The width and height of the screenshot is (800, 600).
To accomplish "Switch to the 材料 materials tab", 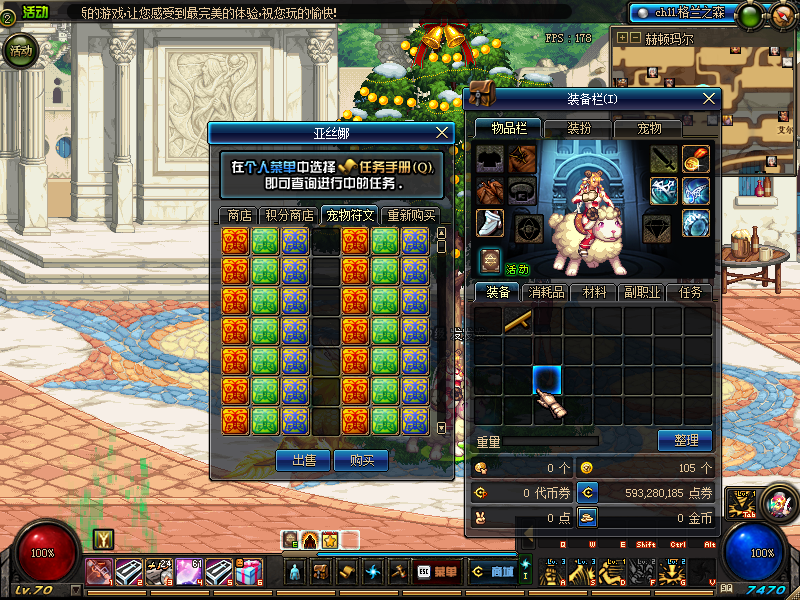I will 594,292.
